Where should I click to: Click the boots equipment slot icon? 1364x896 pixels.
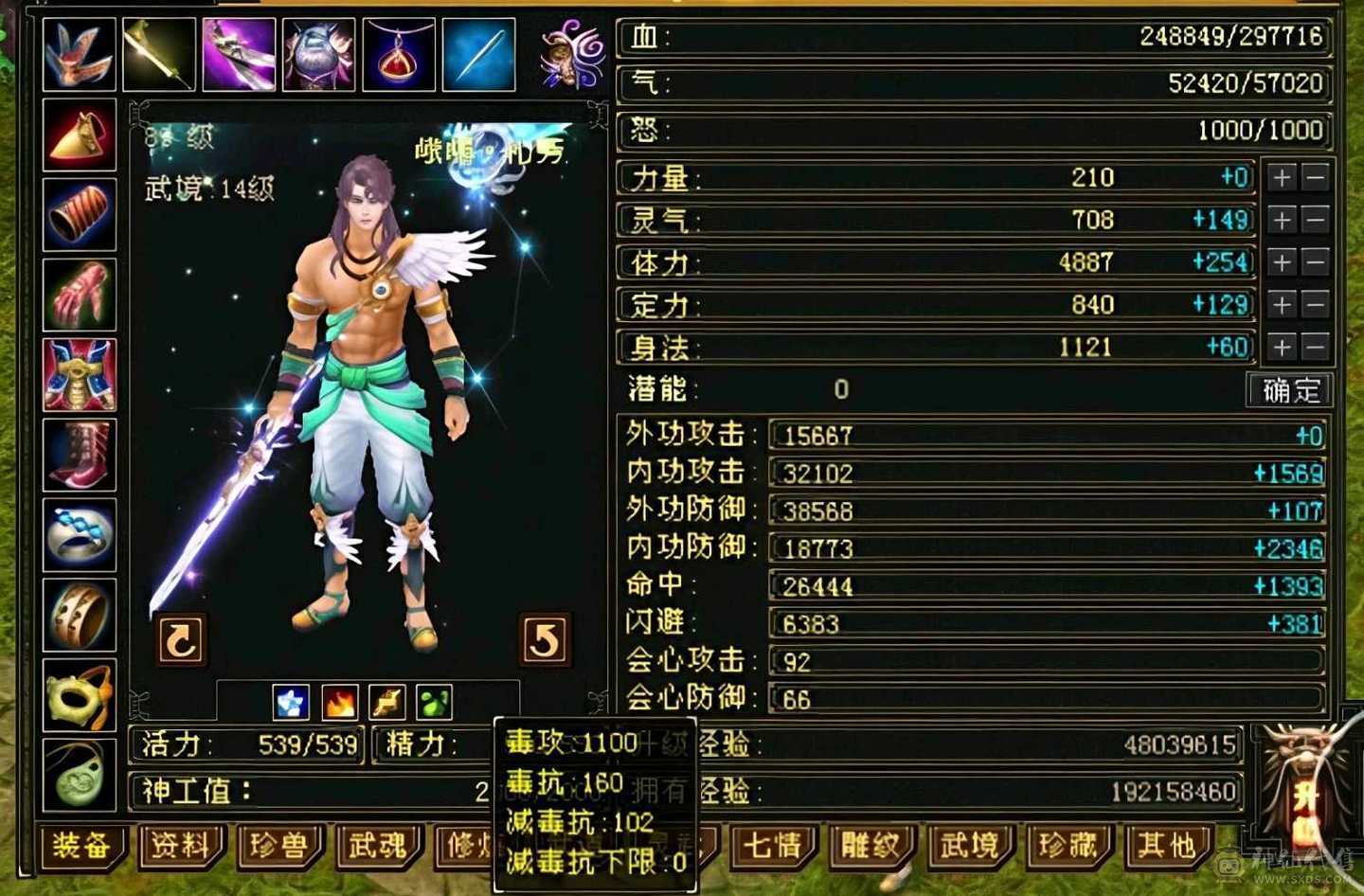tap(79, 455)
